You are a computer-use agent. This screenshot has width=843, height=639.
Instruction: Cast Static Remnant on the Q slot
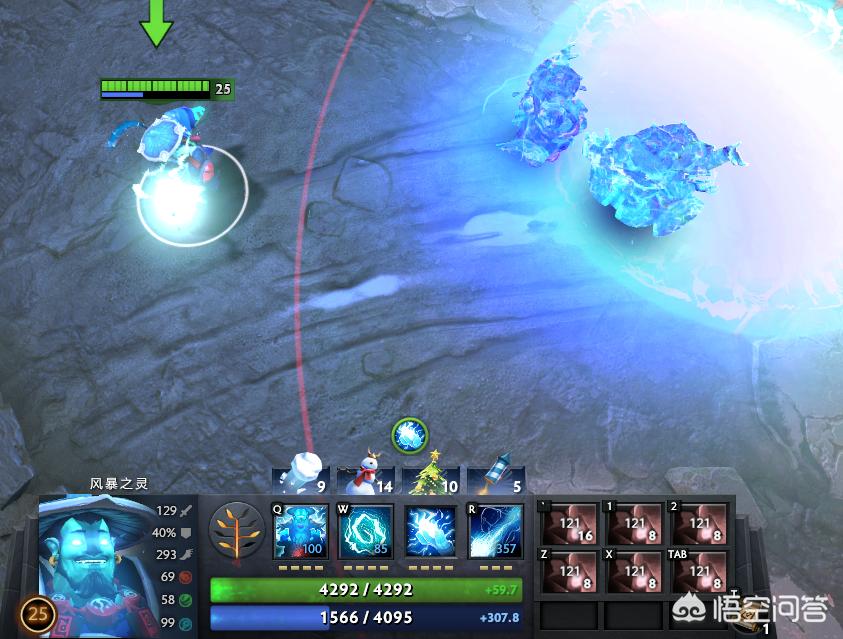tap(301, 531)
